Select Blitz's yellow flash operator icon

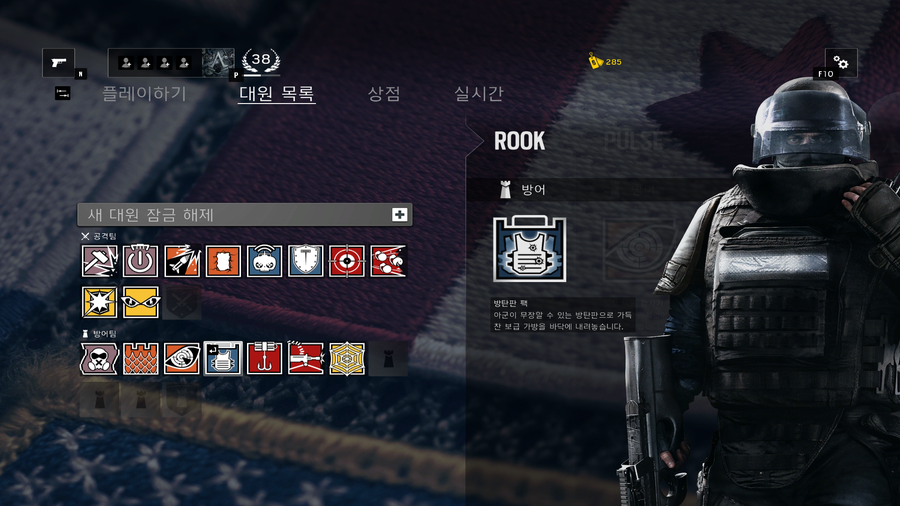click(100, 302)
